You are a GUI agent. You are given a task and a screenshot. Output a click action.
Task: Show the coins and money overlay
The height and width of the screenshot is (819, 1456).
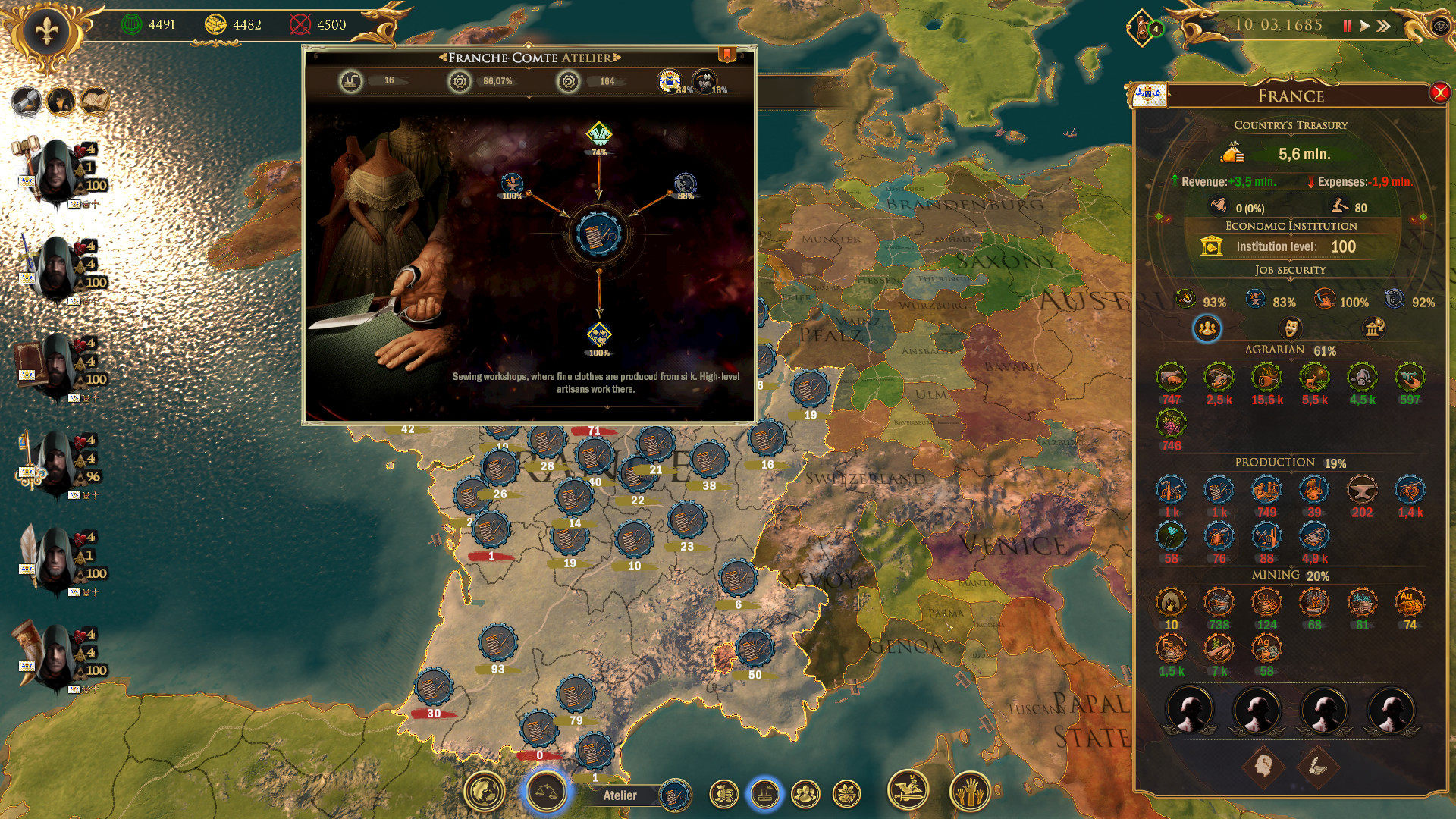(724, 795)
